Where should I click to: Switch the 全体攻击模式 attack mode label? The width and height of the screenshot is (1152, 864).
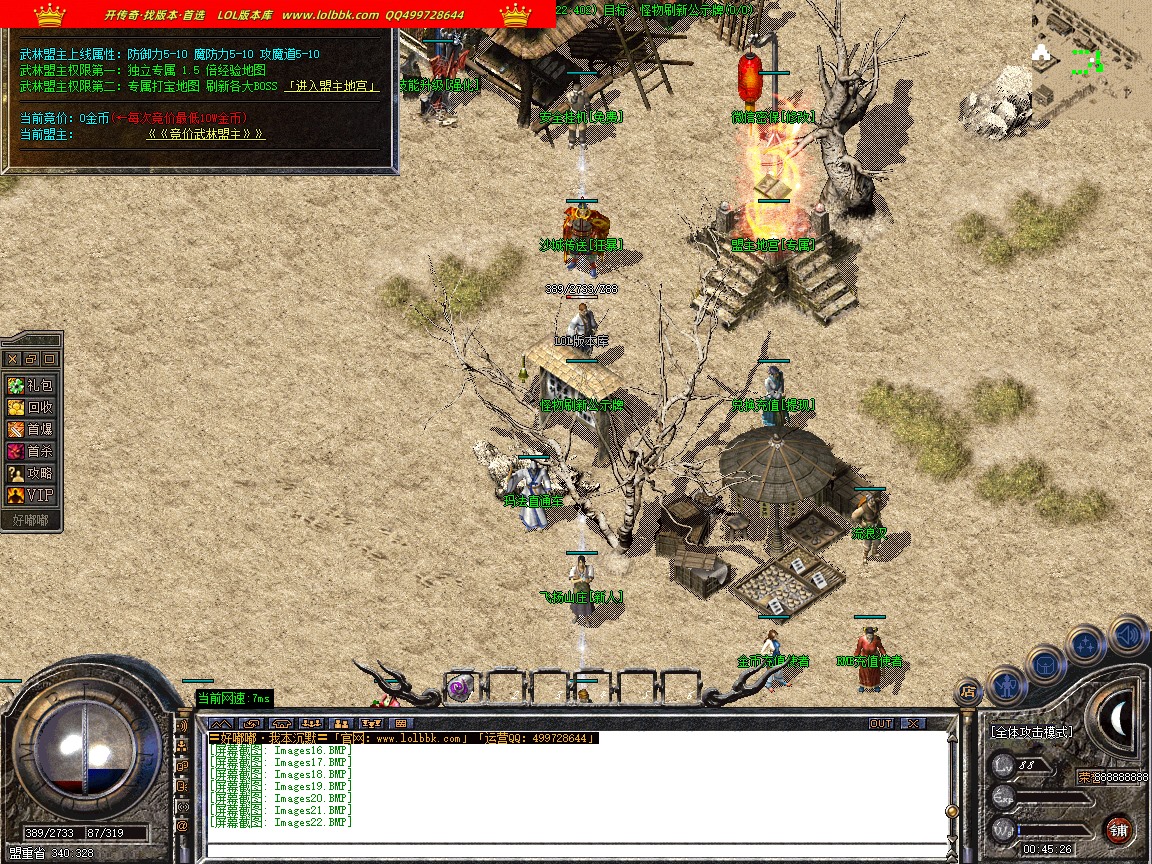1031,732
